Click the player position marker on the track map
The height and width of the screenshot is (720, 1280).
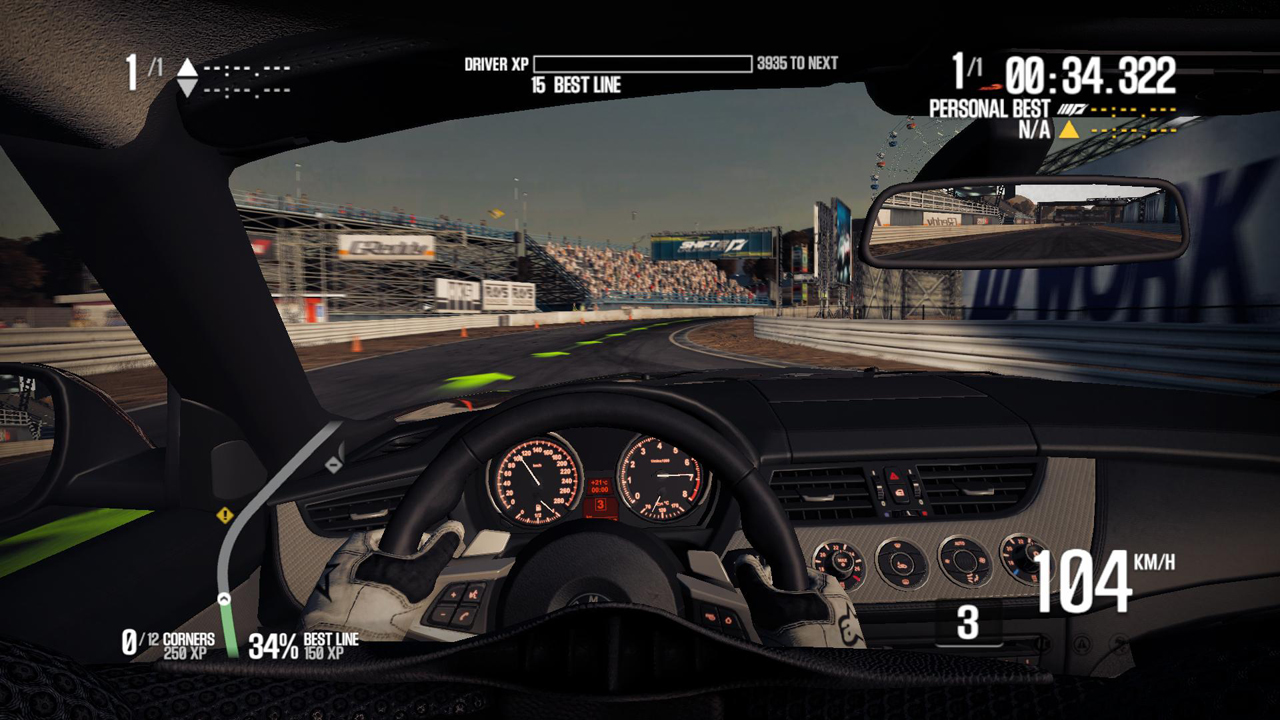click(x=224, y=599)
